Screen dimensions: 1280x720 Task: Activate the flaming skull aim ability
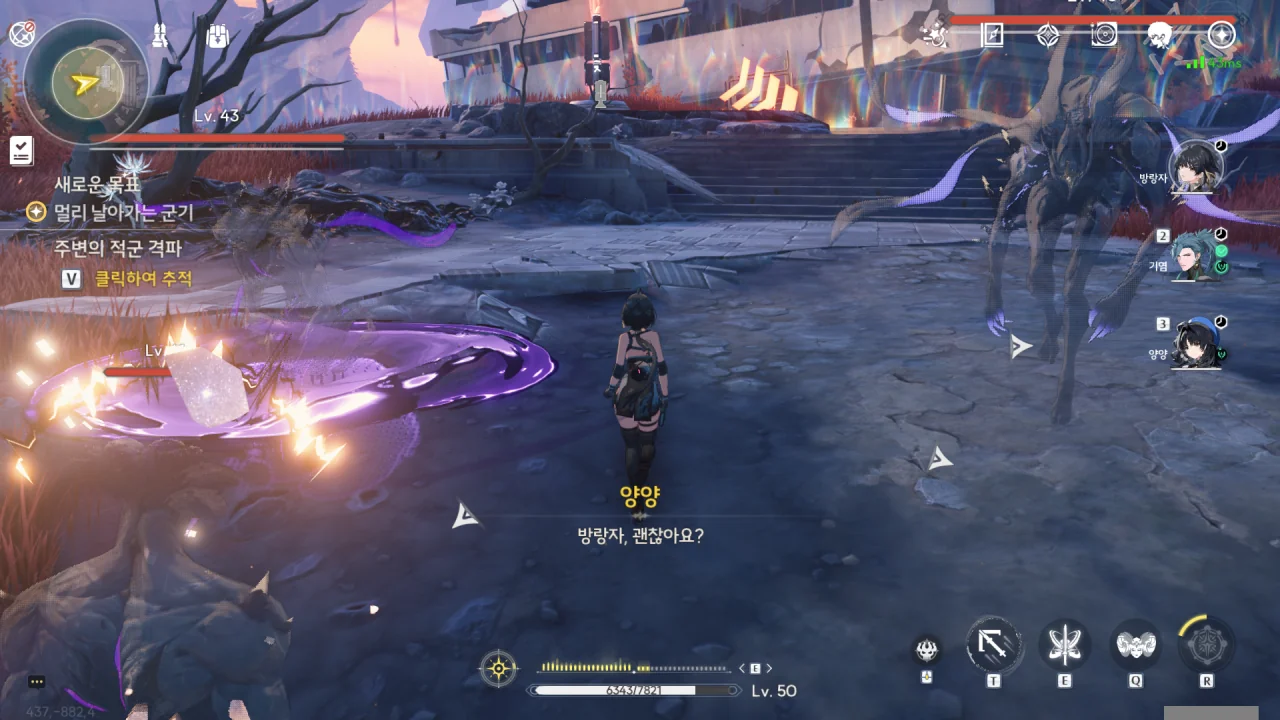927,651
